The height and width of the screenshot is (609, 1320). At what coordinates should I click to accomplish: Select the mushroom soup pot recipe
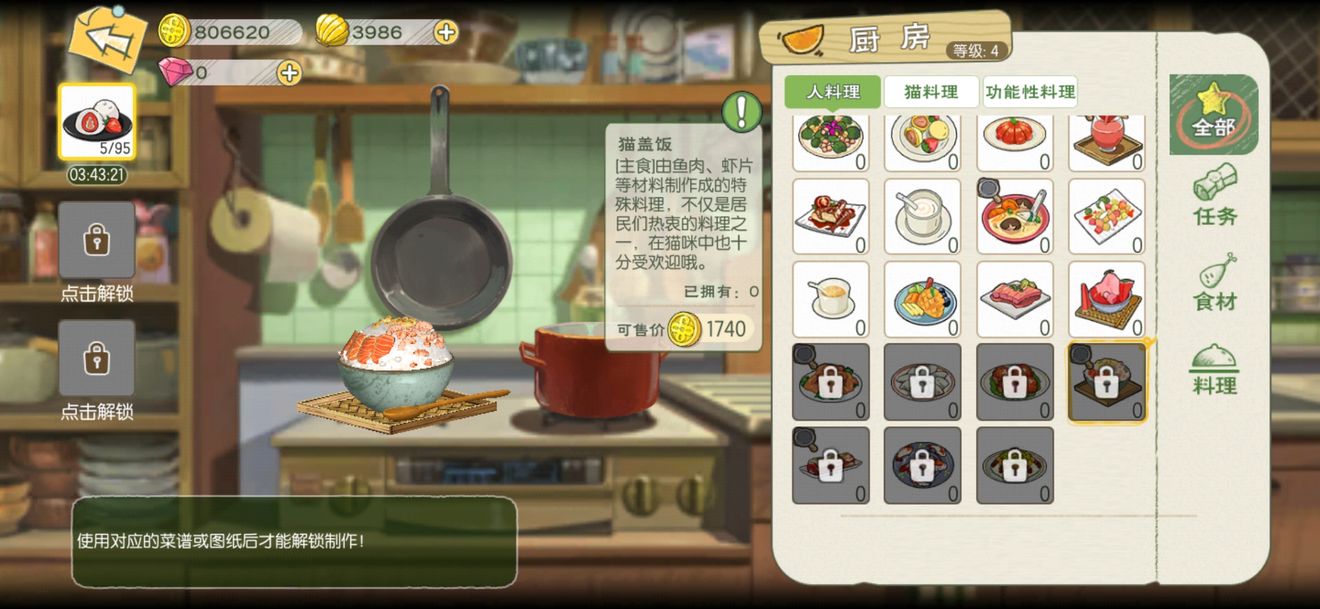pyautogui.click(x=1014, y=216)
